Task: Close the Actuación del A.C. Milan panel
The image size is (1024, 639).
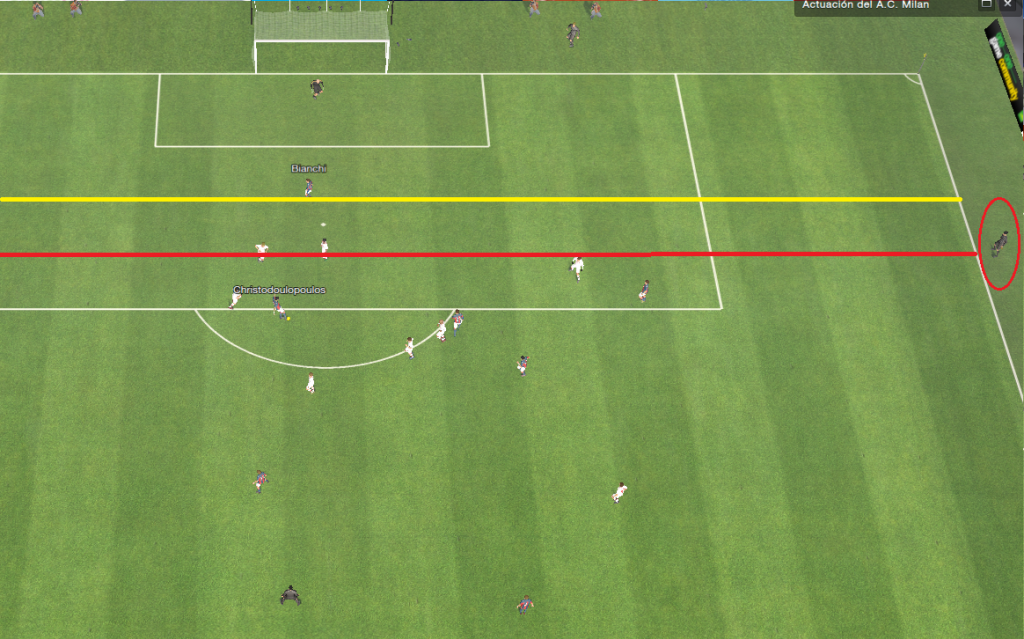Action: click(x=1007, y=5)
